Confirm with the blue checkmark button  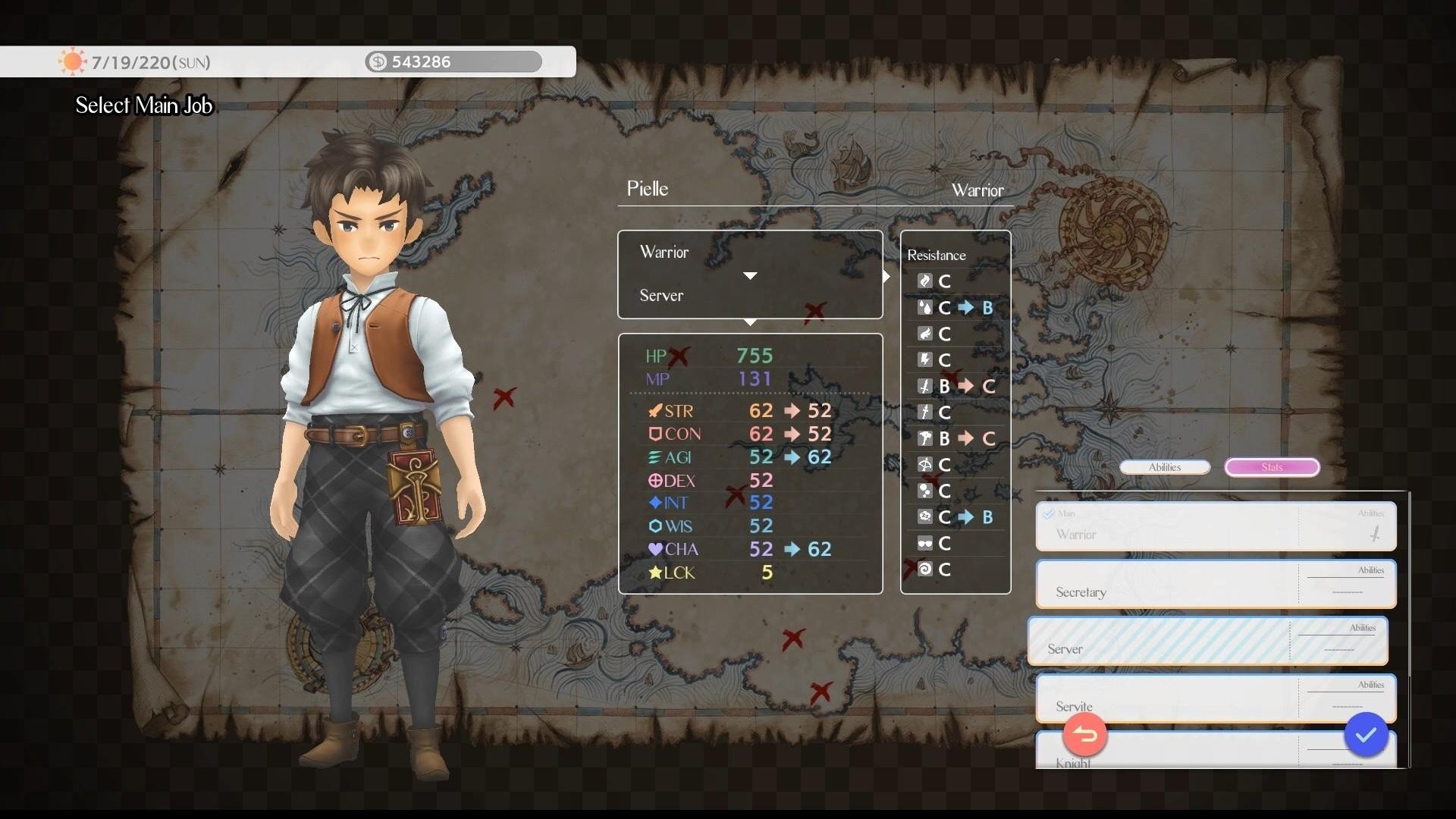point(1366,735)
